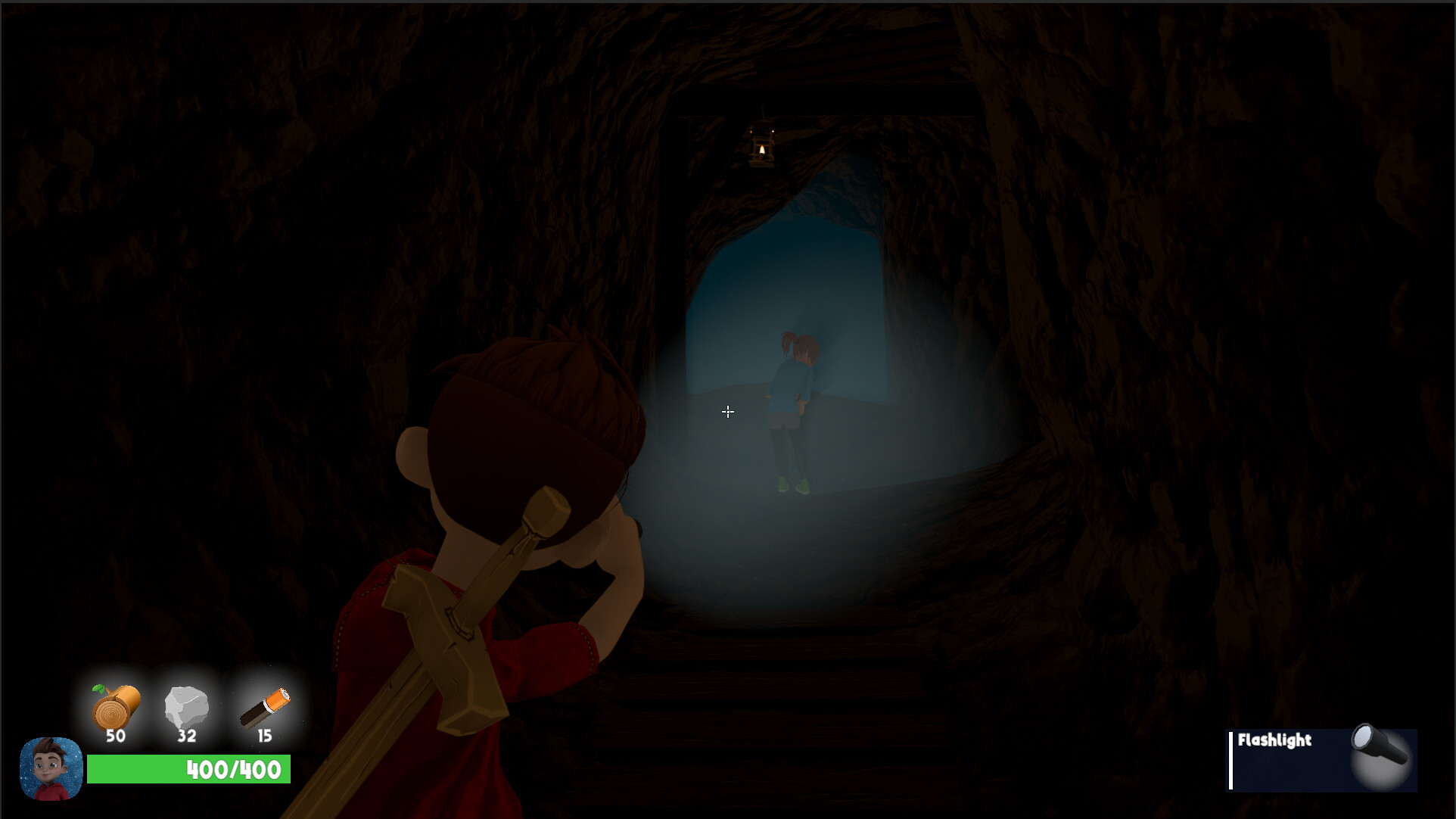Click the Flashlight label text

coord(1275,742)
